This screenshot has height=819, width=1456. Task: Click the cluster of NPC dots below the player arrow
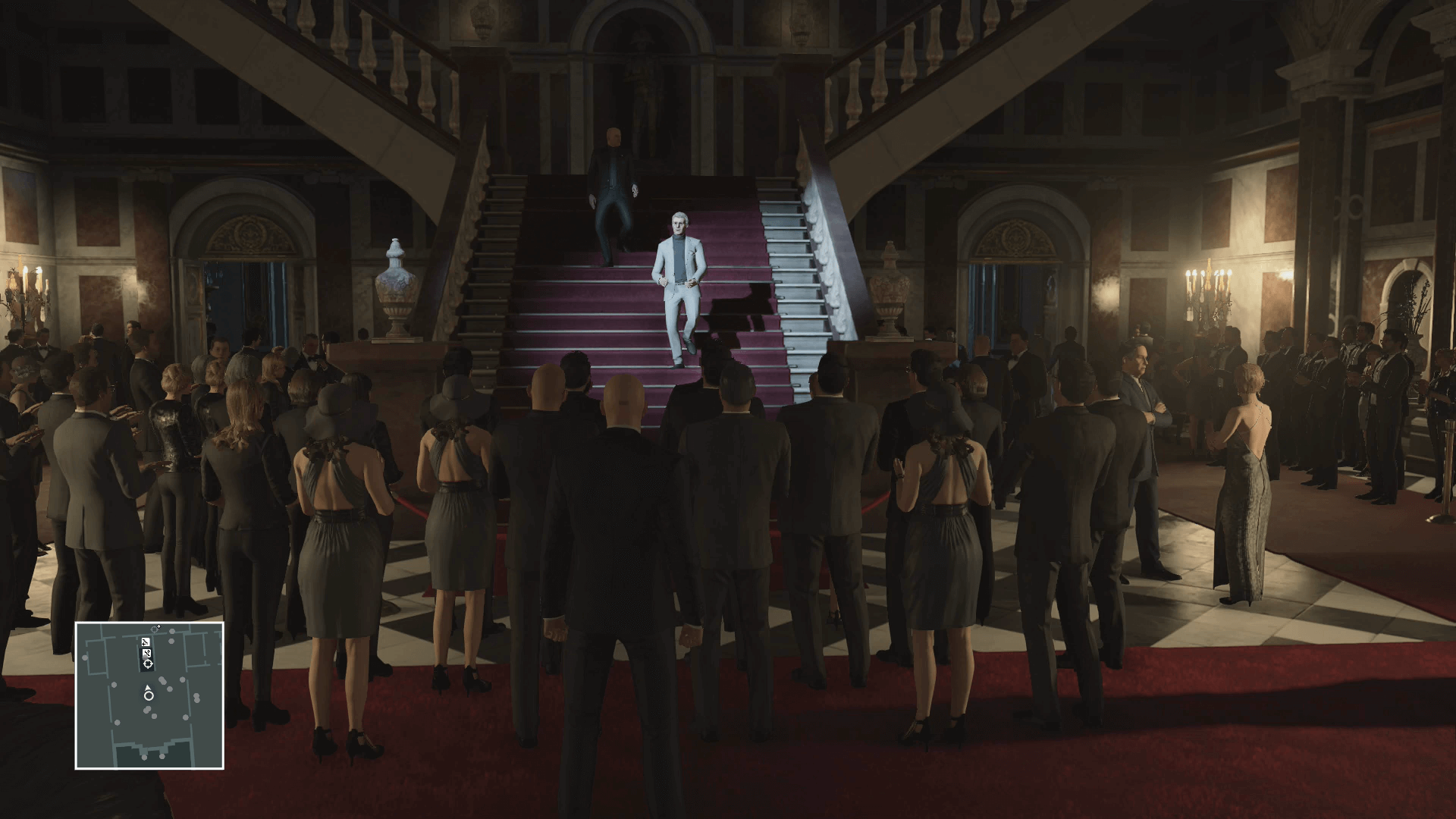[x=147, y=710]
